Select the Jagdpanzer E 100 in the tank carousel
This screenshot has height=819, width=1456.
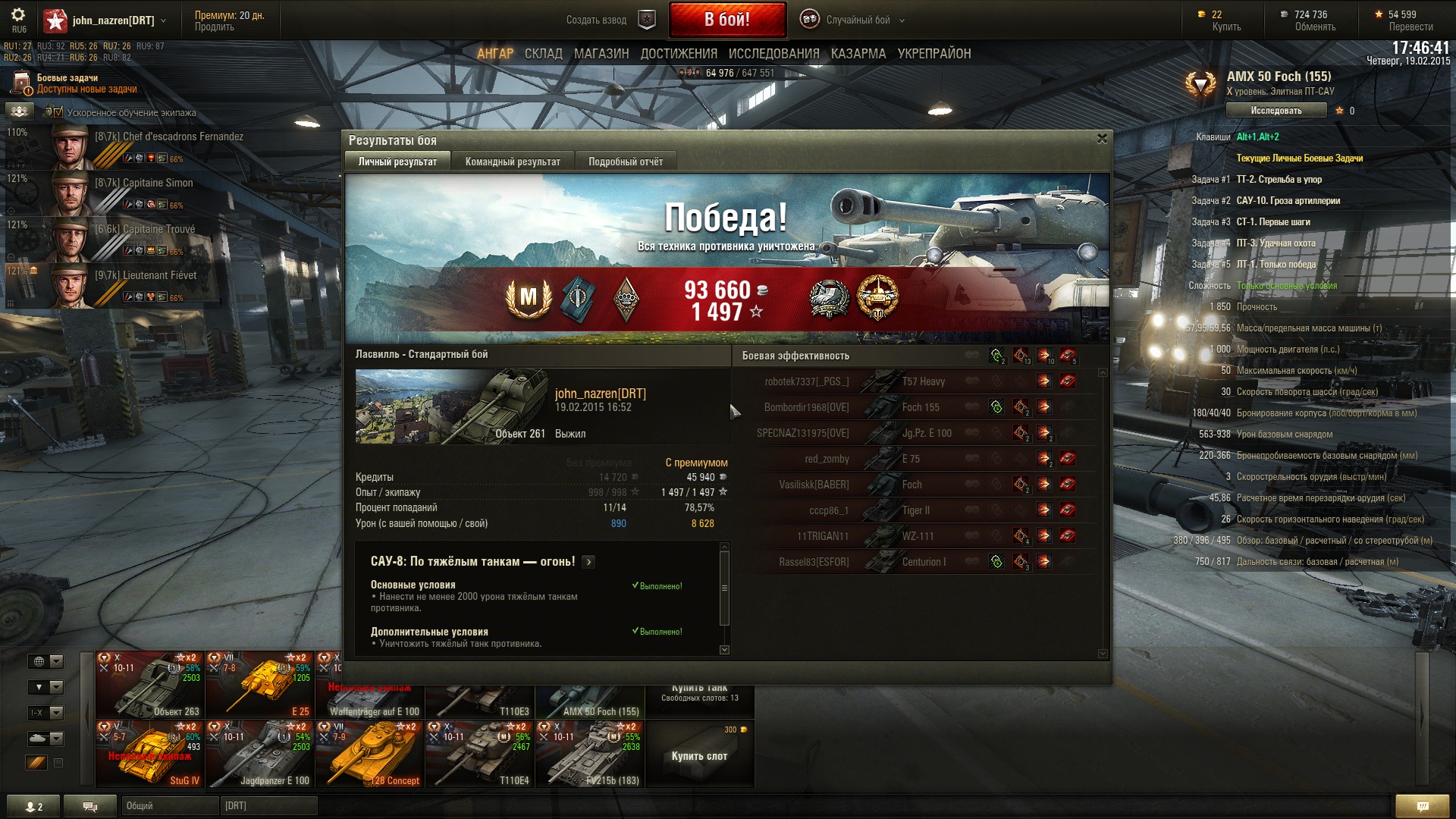(x=259, y=755)
